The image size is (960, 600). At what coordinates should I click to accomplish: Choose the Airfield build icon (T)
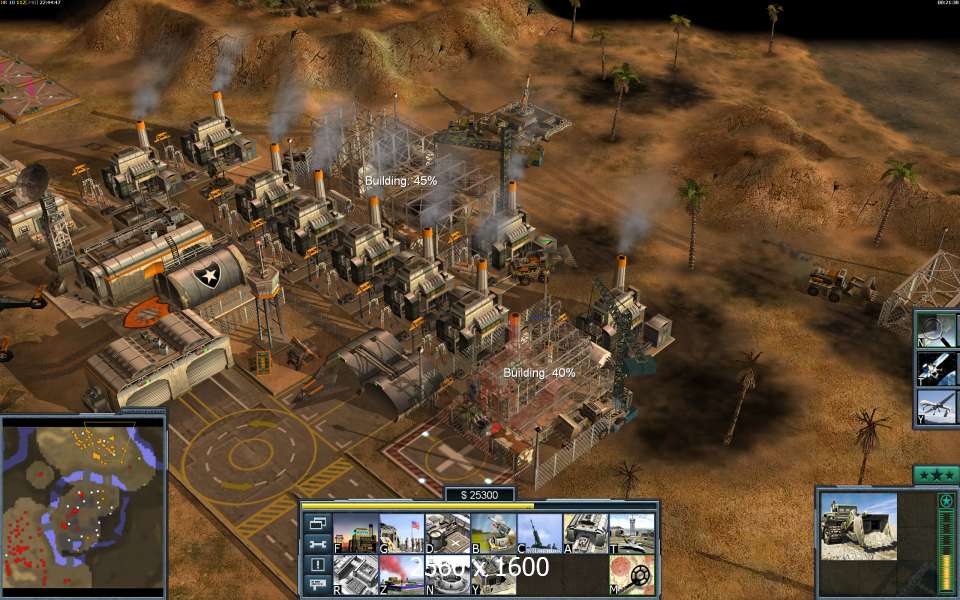tap(631, 533)
